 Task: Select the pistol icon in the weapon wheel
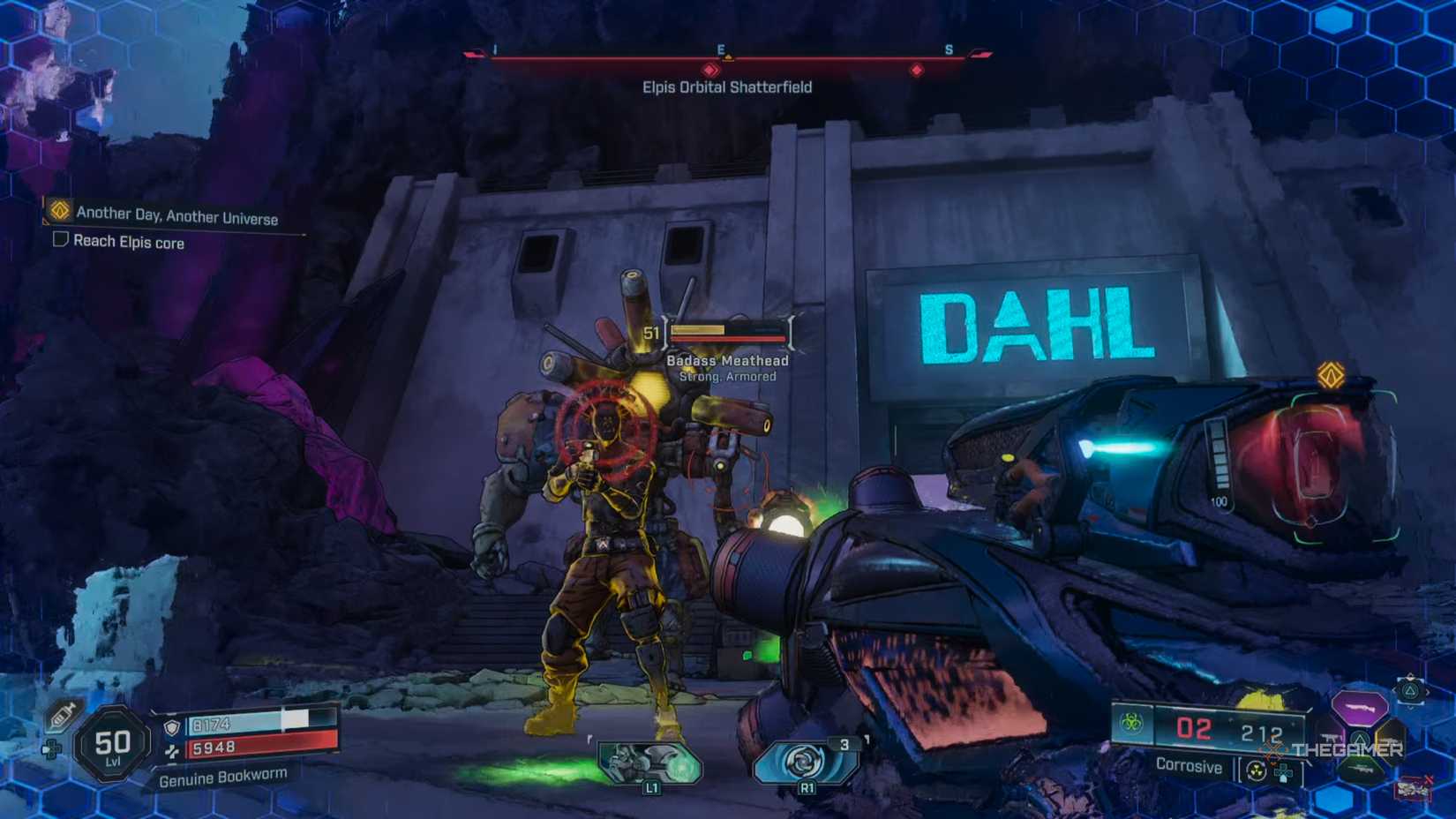[x=1331, y=738]
